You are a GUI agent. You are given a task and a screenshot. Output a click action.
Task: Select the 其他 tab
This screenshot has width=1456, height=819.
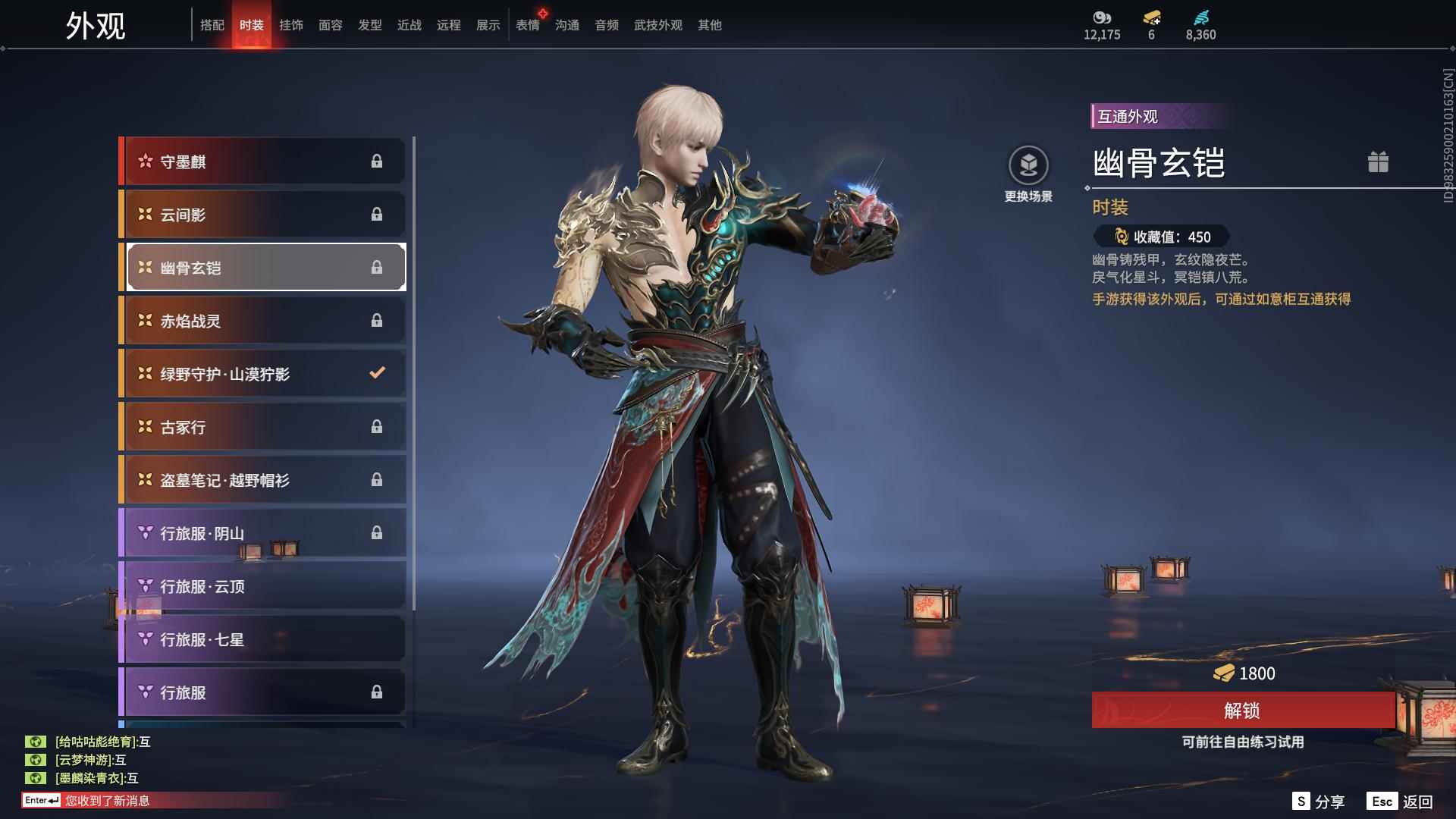[709, 25]
